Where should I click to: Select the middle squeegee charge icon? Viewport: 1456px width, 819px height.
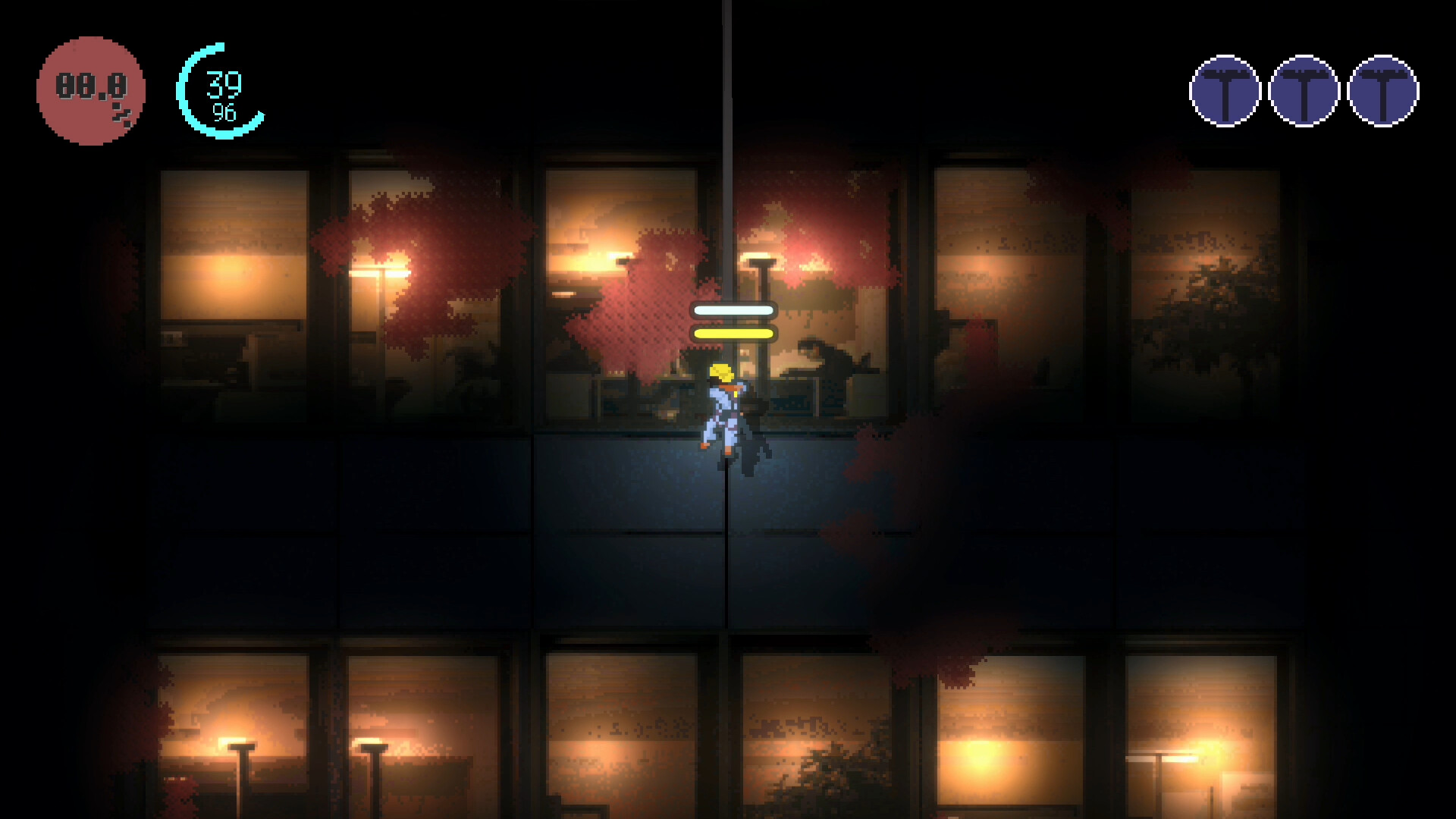tap(1304, 90)
